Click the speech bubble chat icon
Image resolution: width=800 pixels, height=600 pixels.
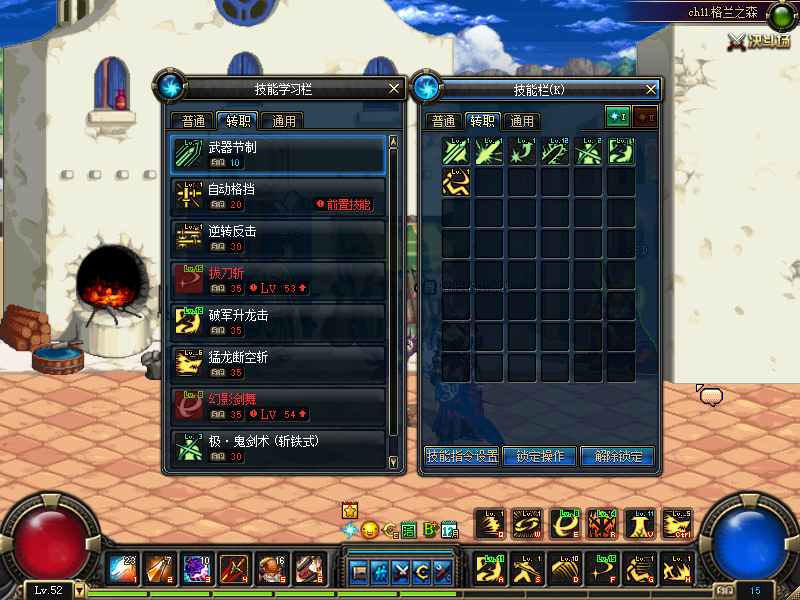711,397
